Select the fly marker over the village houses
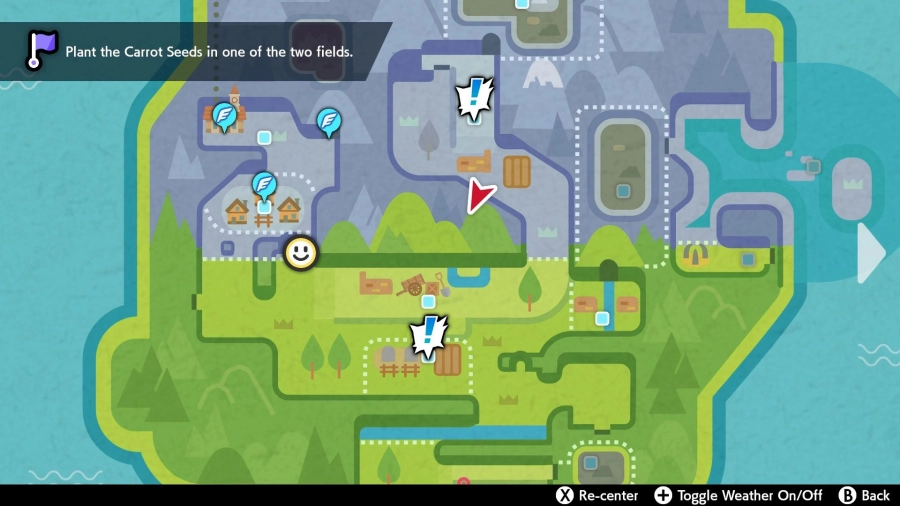The height and width of the screenshot is (506, 900). coord(263,184)
